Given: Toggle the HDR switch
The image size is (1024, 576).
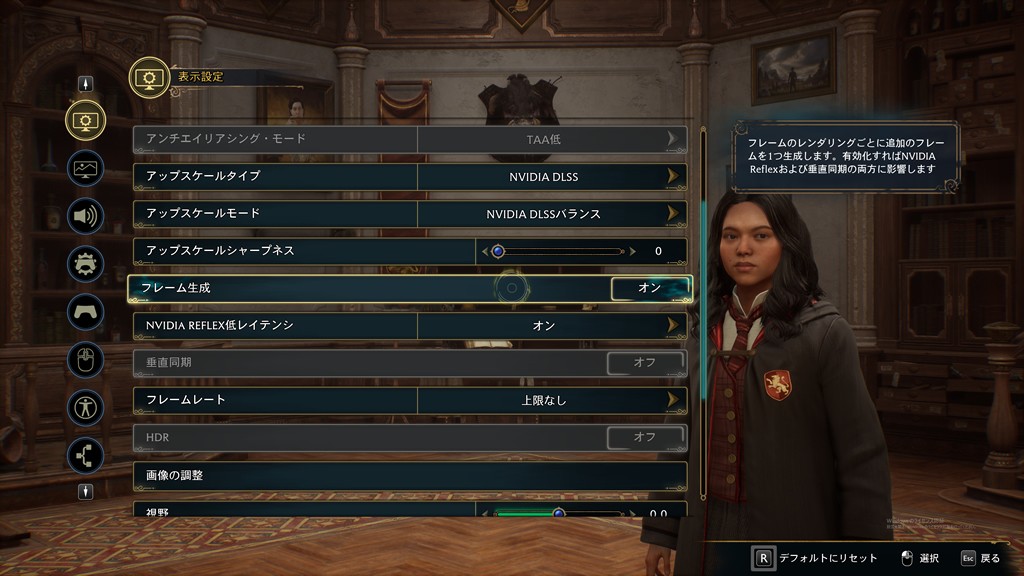Looking at the screenshot, I should pyautogui.click(x=645, y=437).
